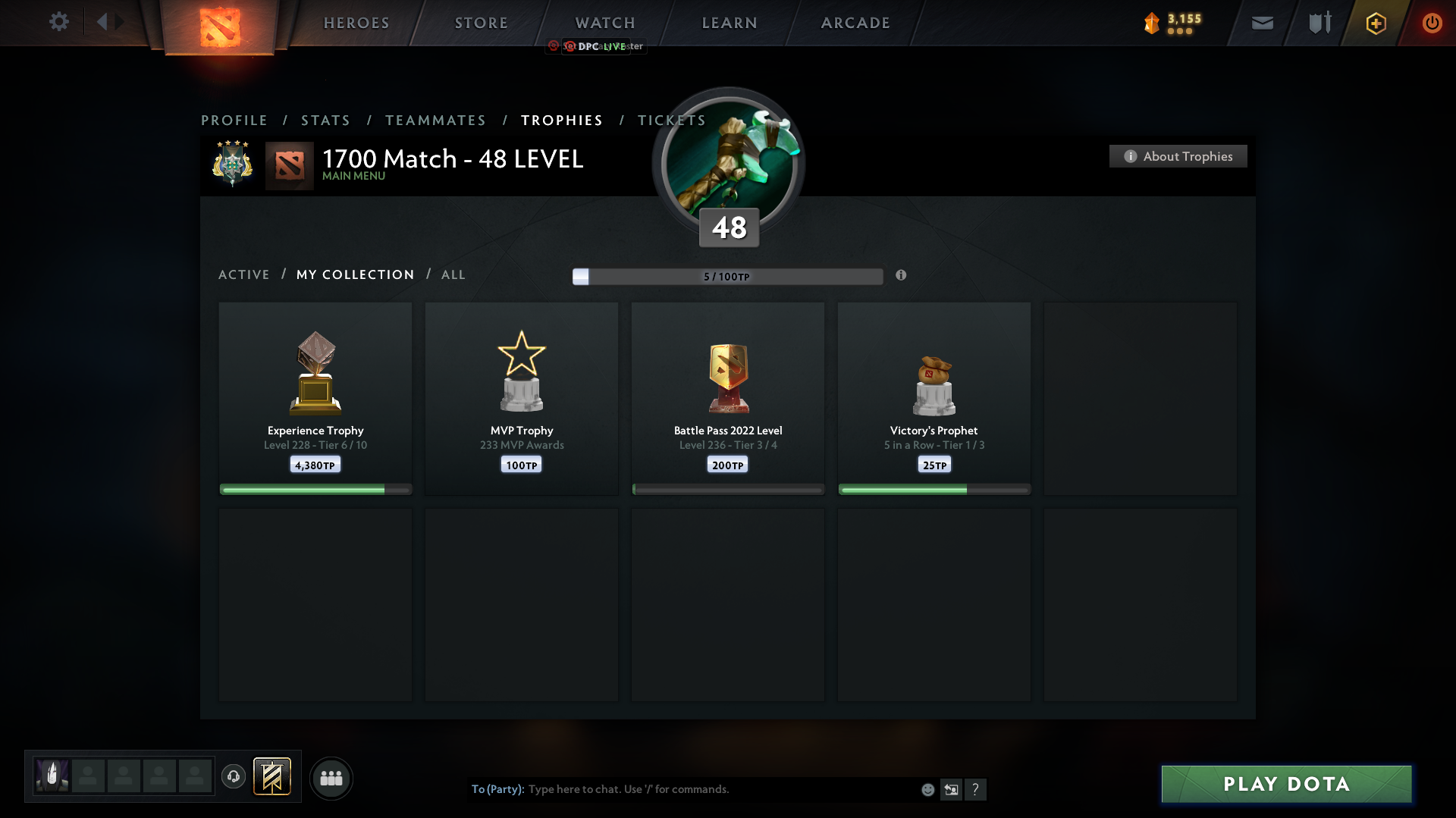Screen dimensions: 1456x818
Task: Open the ARCADE menu
Action: (855, 23)
